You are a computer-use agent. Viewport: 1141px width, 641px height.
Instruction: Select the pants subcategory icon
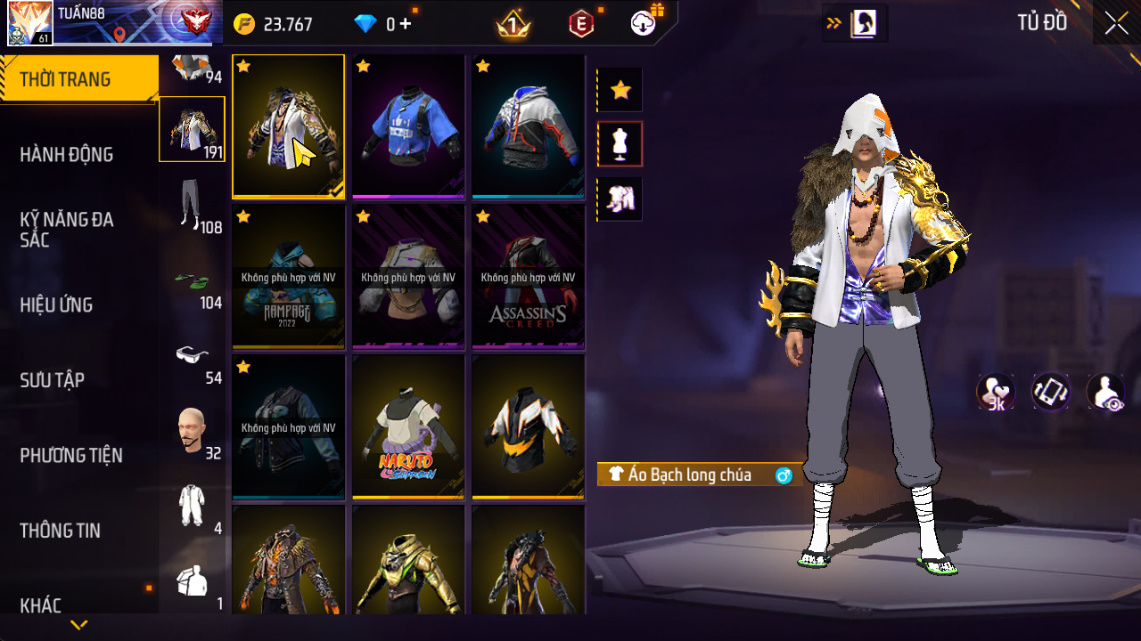[x=191, y=205]
